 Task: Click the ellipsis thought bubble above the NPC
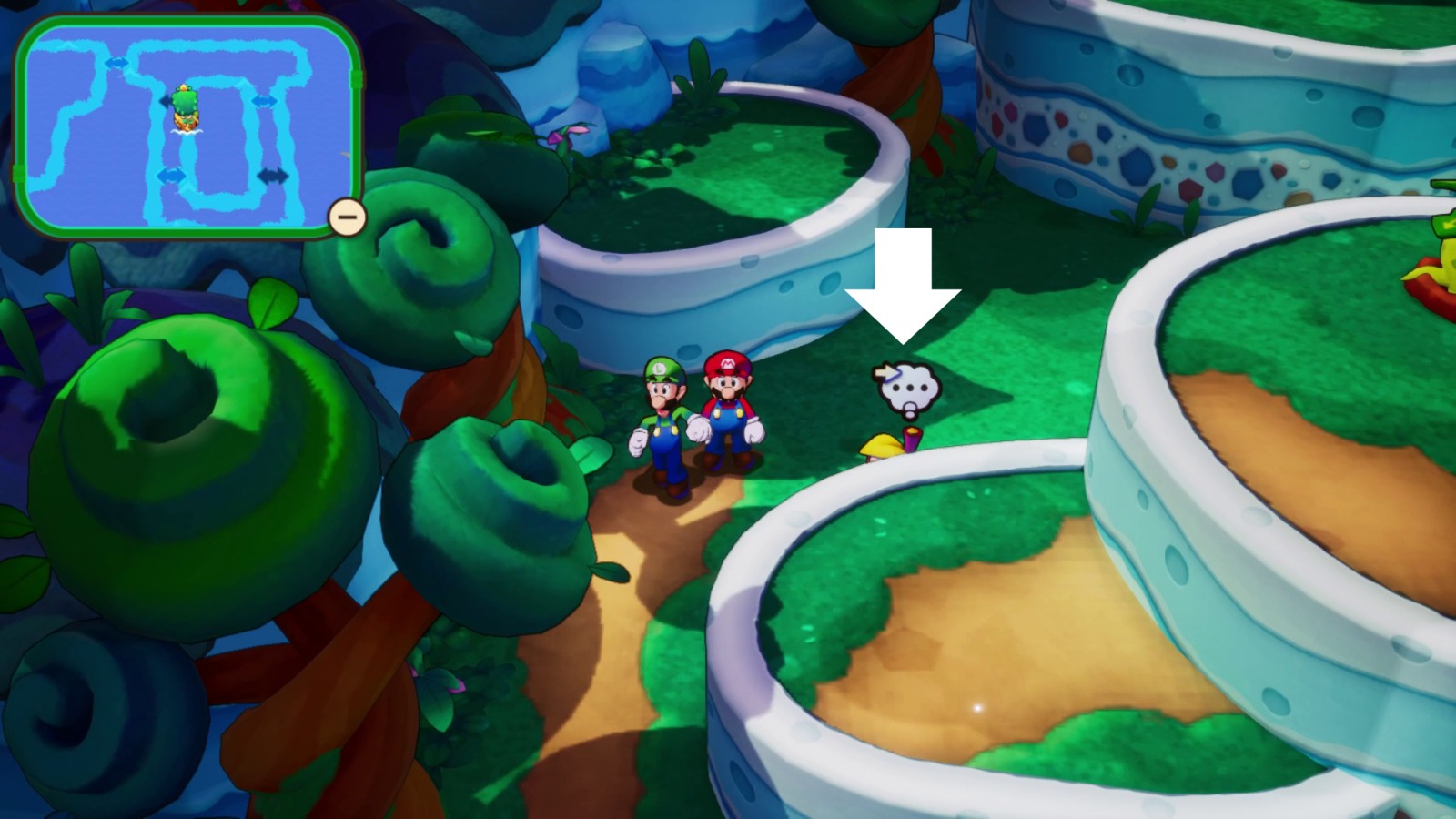point(908,389)
